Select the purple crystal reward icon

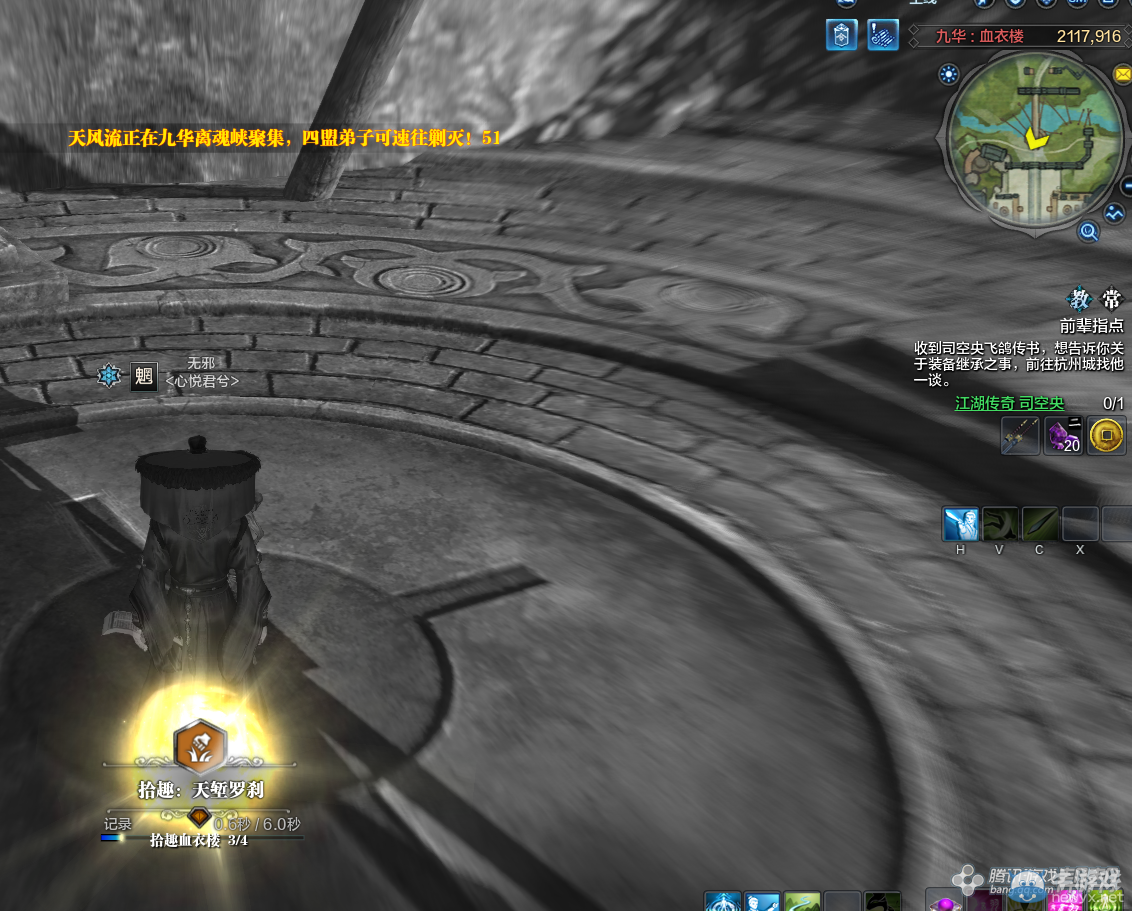pyautogui.click(x=1063, y=436)
